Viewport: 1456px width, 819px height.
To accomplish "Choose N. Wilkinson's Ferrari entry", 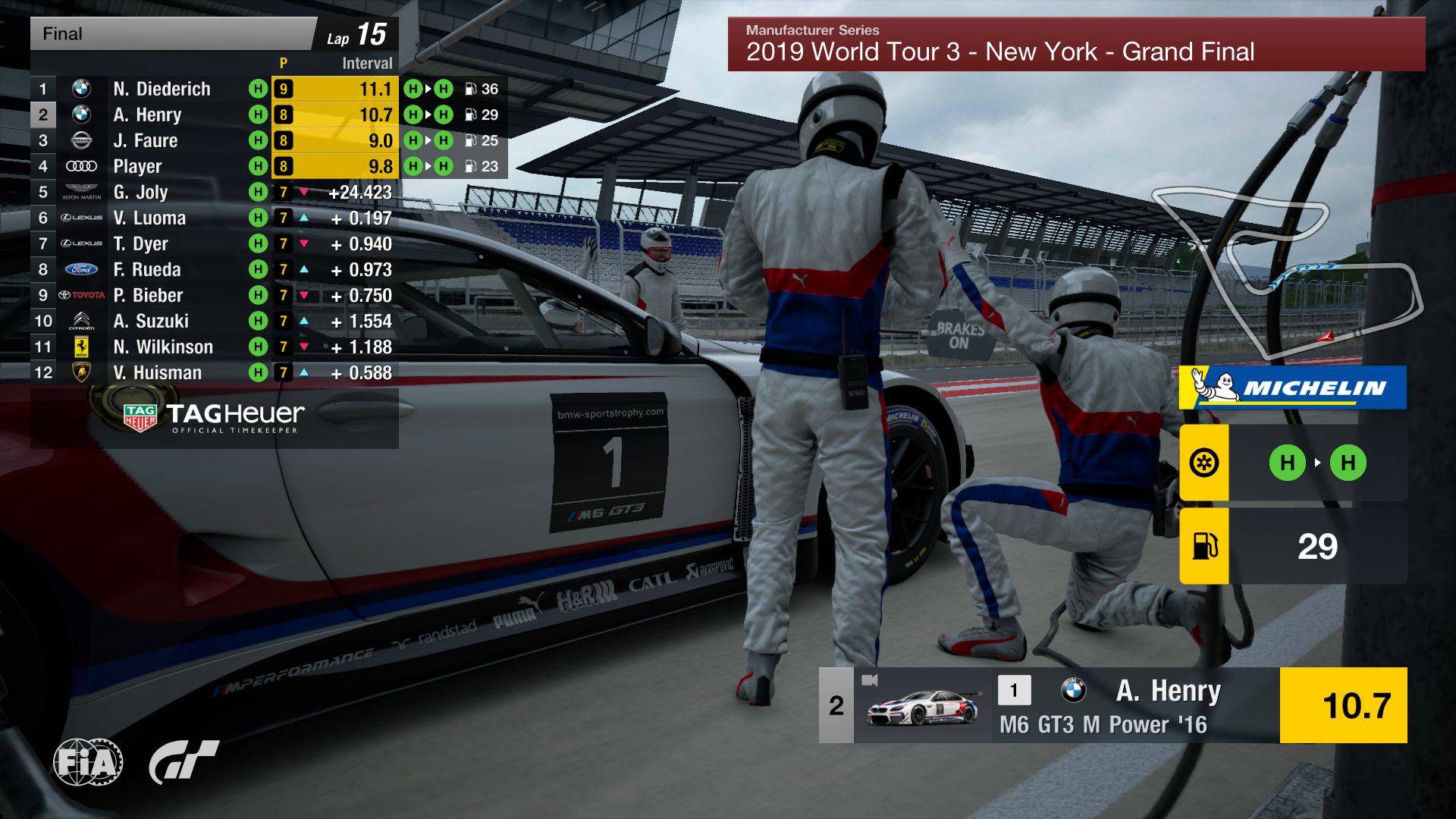I will pyautogui.click(x=162, y=347).
